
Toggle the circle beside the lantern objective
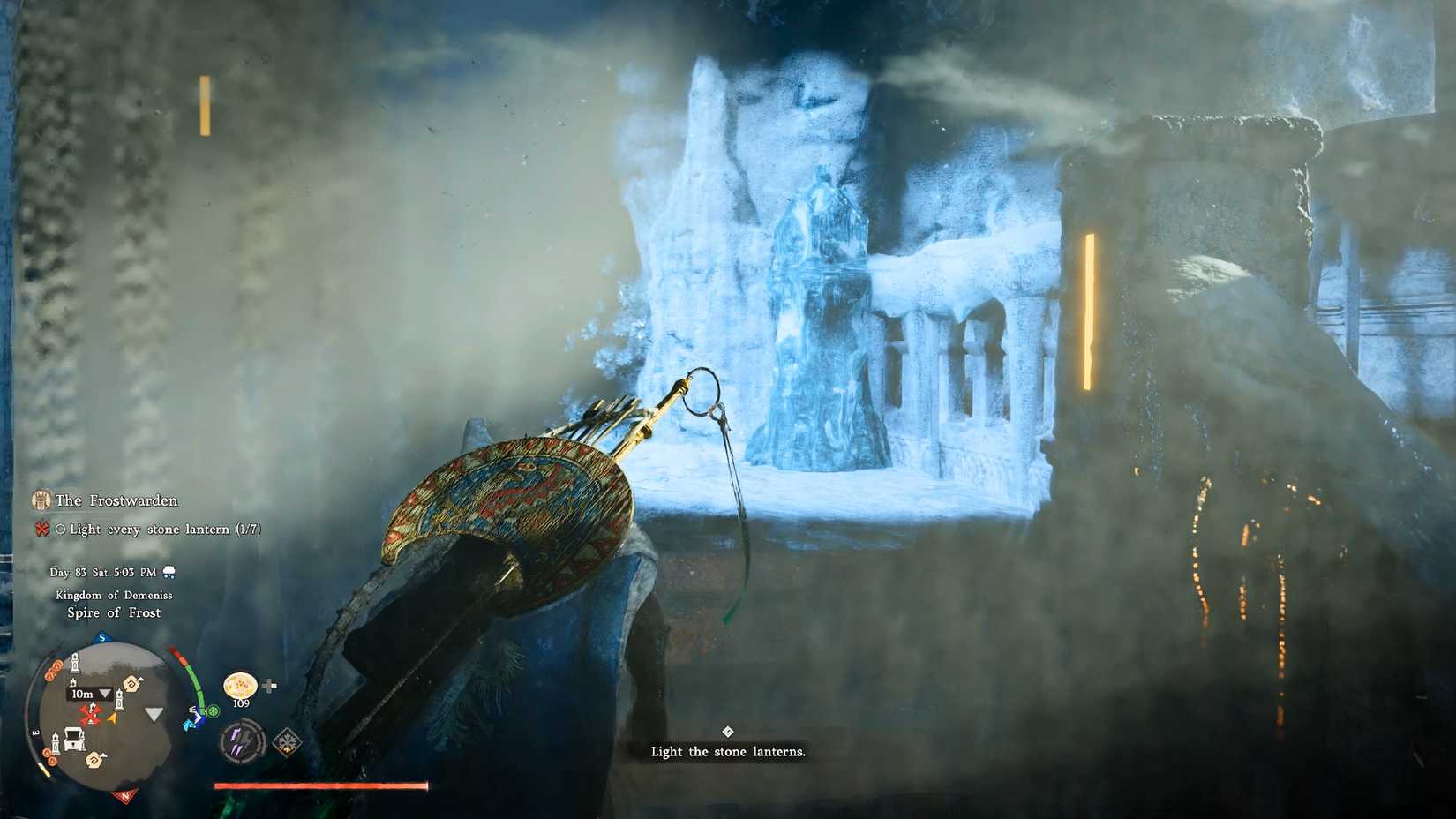60,527
